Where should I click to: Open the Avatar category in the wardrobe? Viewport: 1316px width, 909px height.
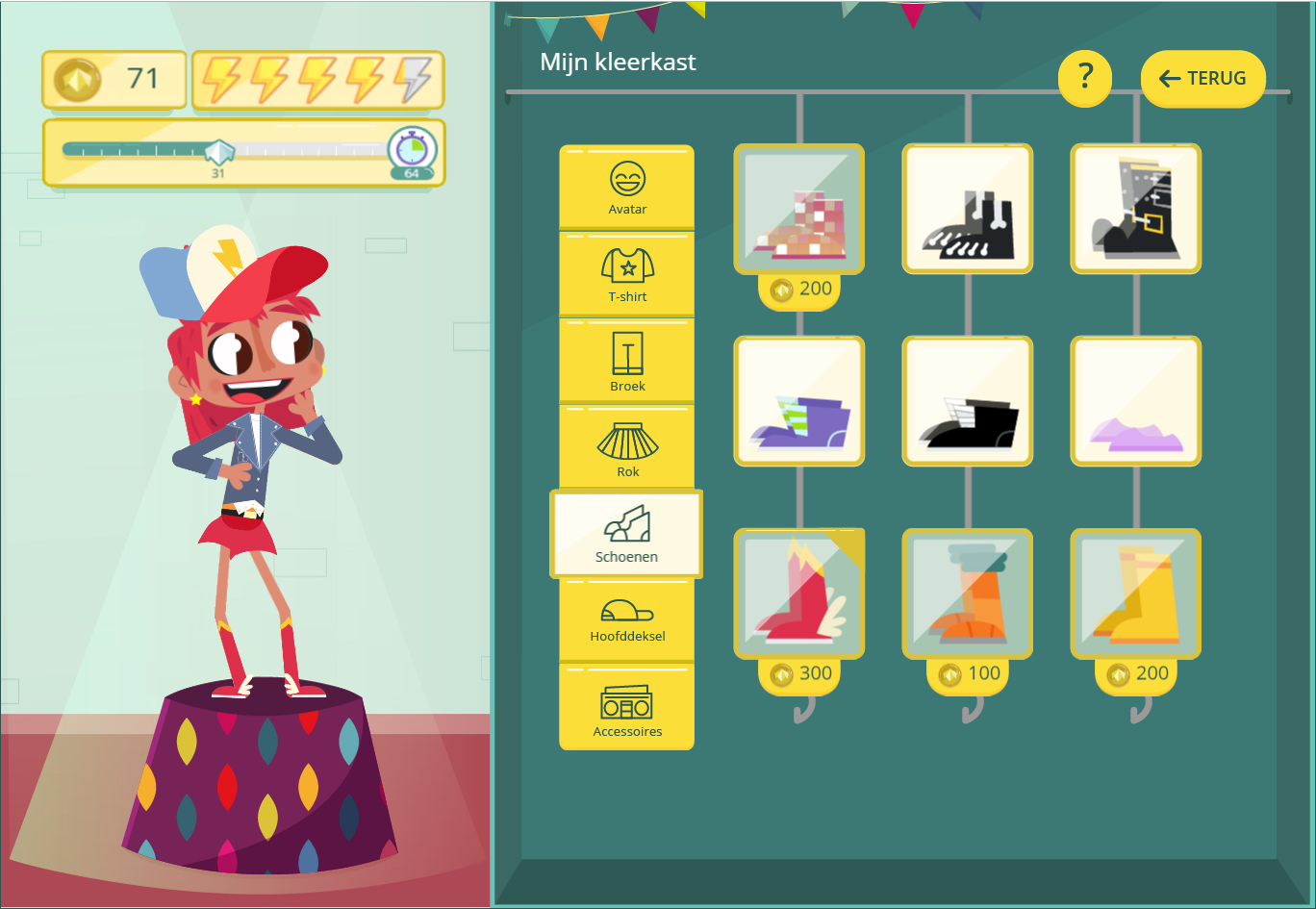pyautogui.click(x=626, y=186)
